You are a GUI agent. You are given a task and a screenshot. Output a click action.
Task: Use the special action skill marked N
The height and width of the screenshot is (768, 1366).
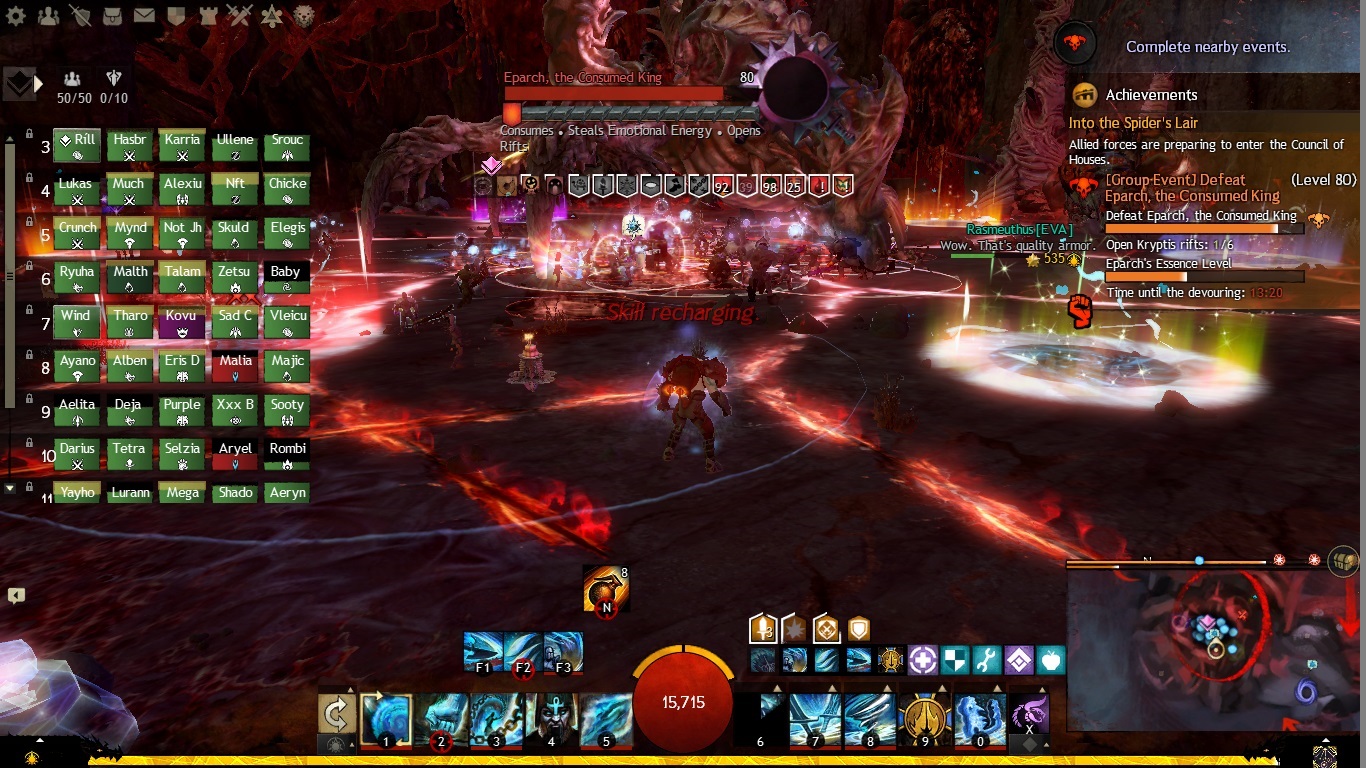point(605,590)
